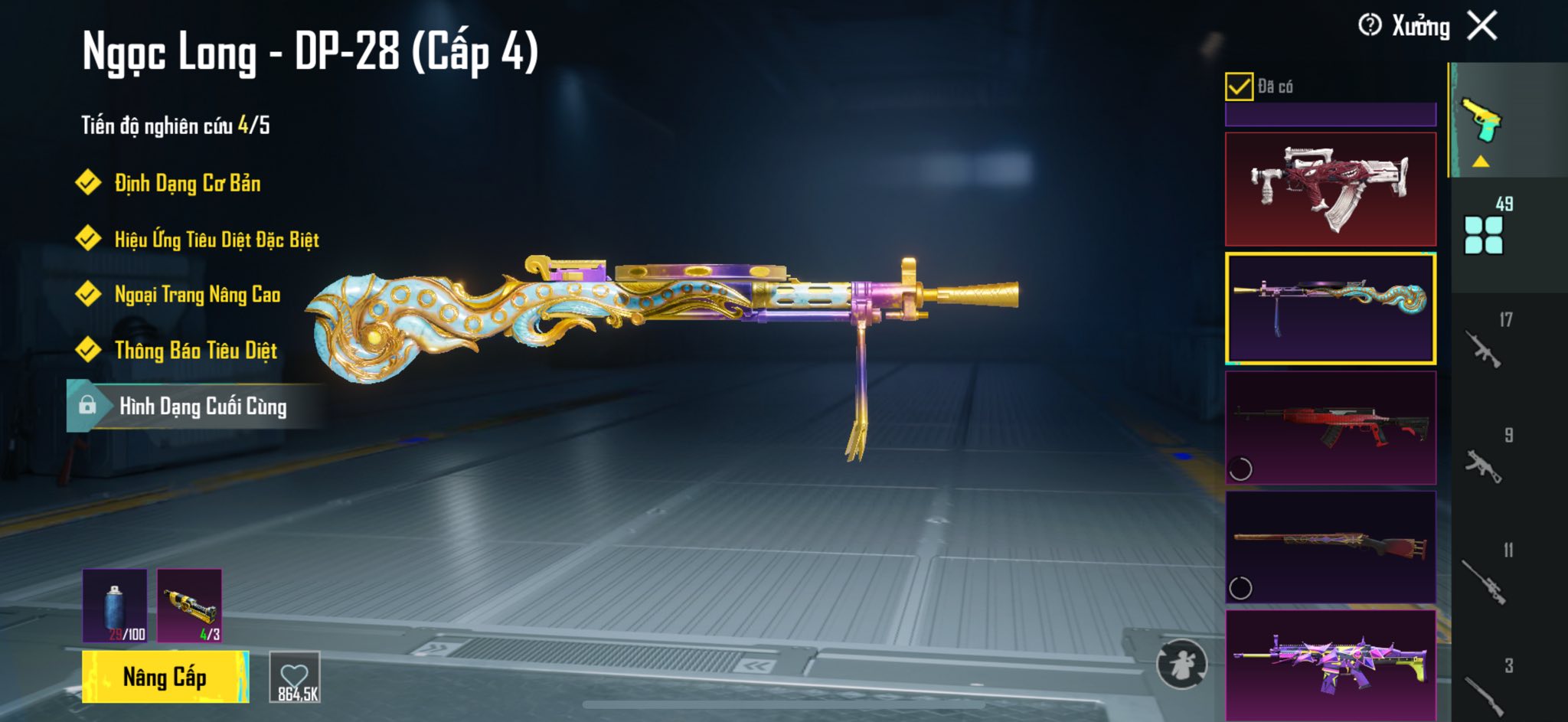This screenshot has width=1568, height=722.
Task: Switch to the all weapons grid tab
Action: (x=1484, y=234)
